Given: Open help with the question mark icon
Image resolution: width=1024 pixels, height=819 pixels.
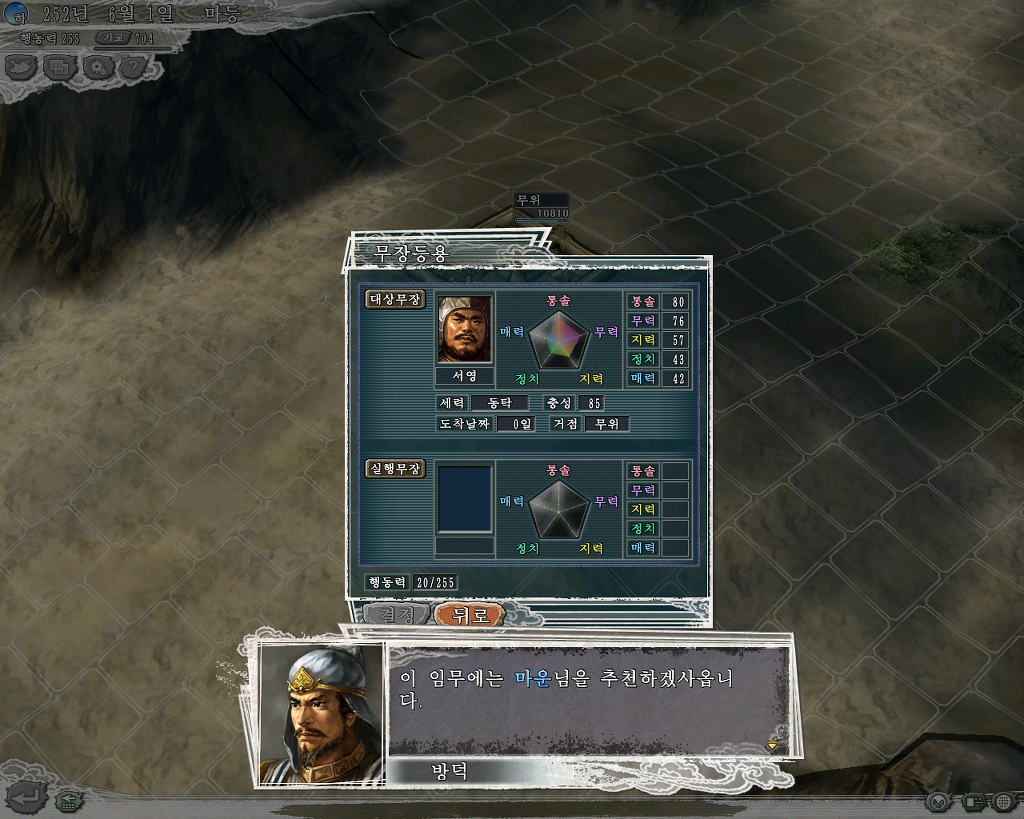Looking at the screenshot, I should click(134, 67).
